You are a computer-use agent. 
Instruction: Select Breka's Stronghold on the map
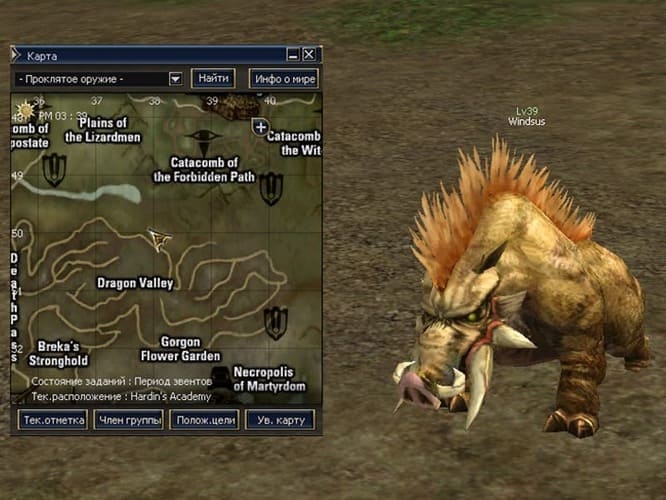58,353
